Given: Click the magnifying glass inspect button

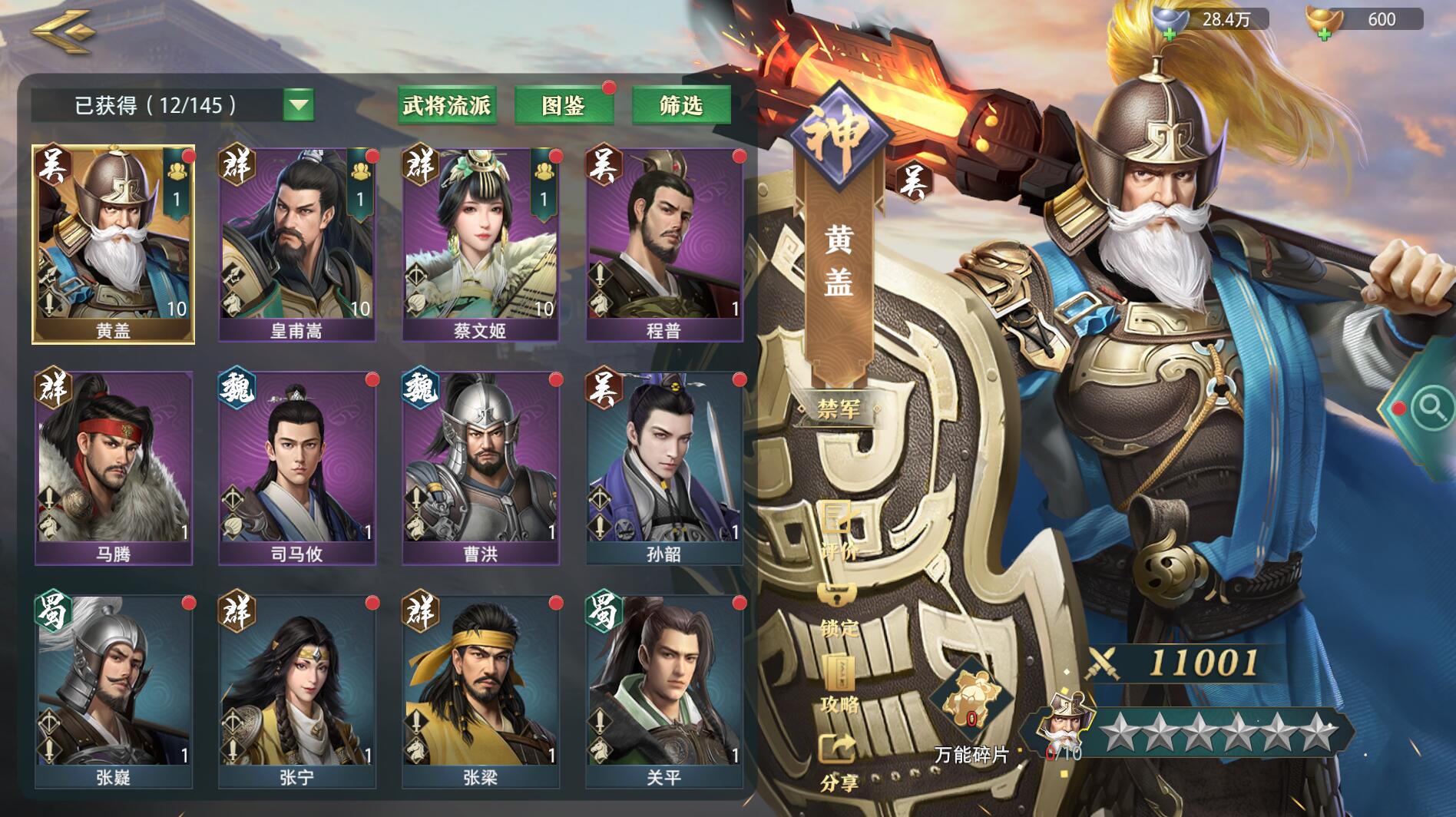Looking at the screenshot, I should pyautogui.click(x=1430, y=407).
